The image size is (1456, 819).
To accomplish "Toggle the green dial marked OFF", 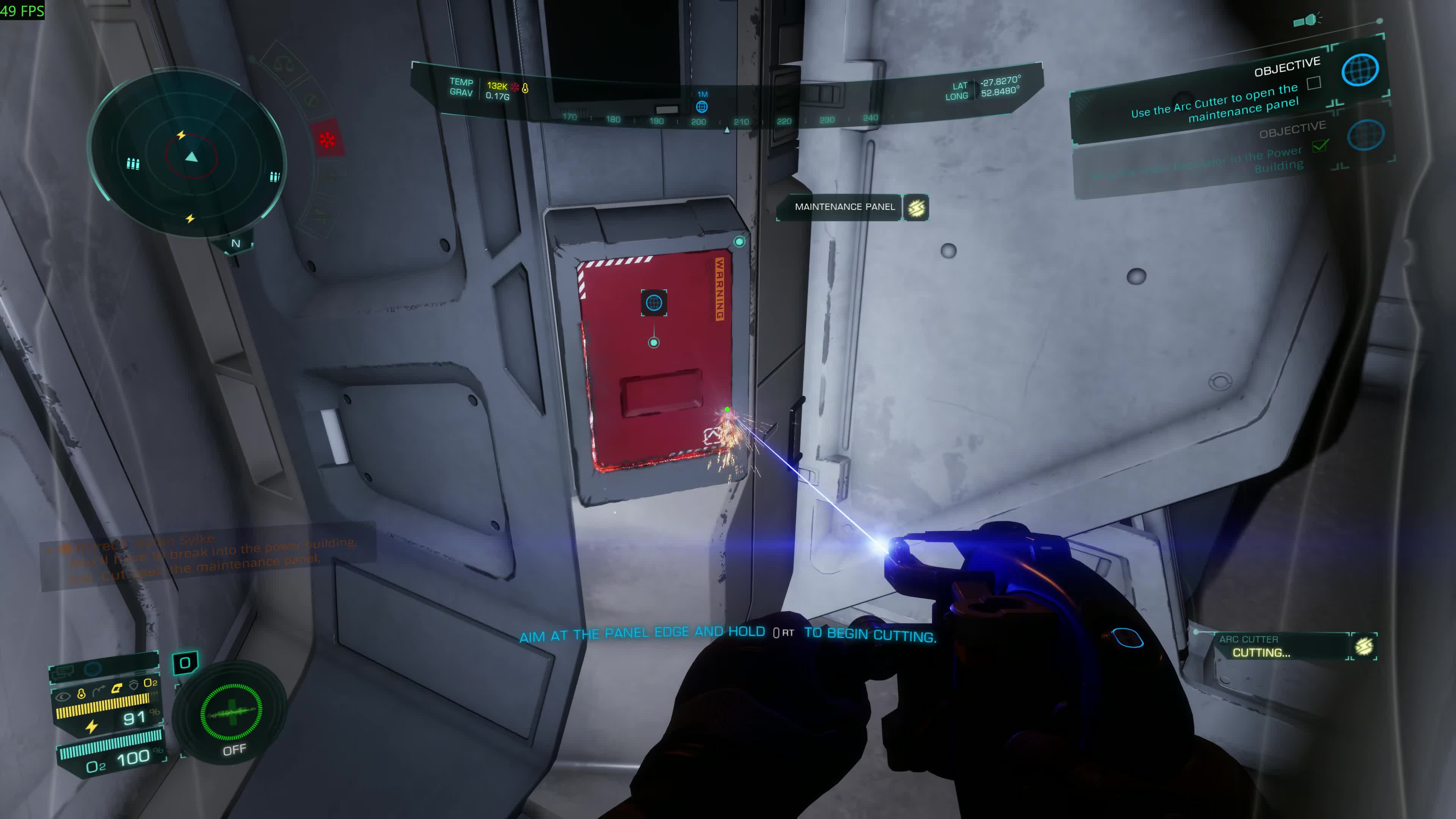I will coord(231,713).
